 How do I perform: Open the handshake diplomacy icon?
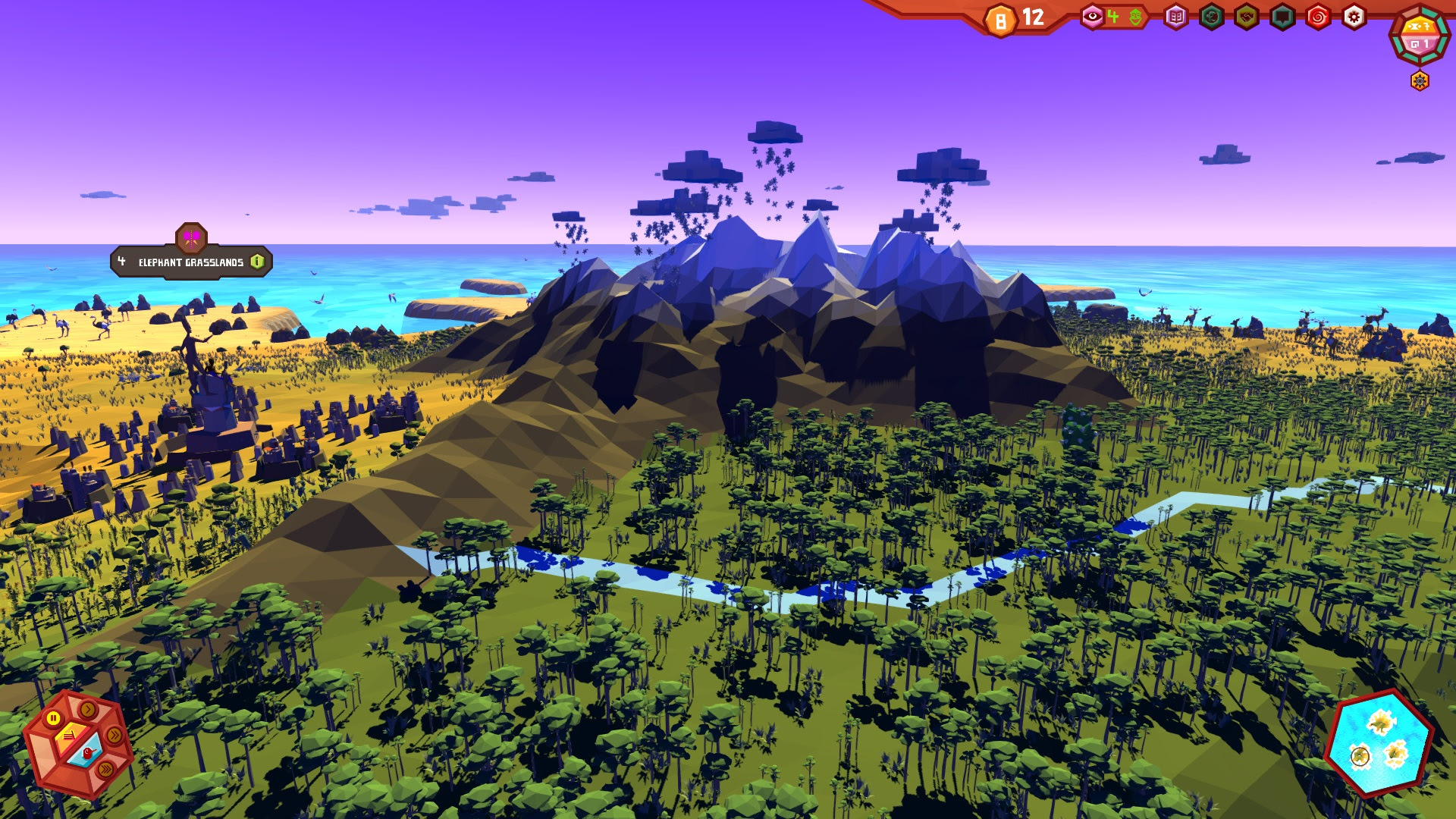point(1247,17)
